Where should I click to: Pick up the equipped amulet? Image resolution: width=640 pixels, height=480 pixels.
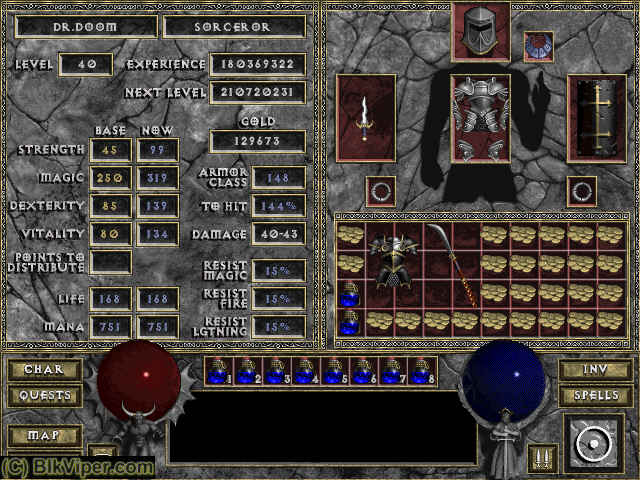tap(538, 46)
